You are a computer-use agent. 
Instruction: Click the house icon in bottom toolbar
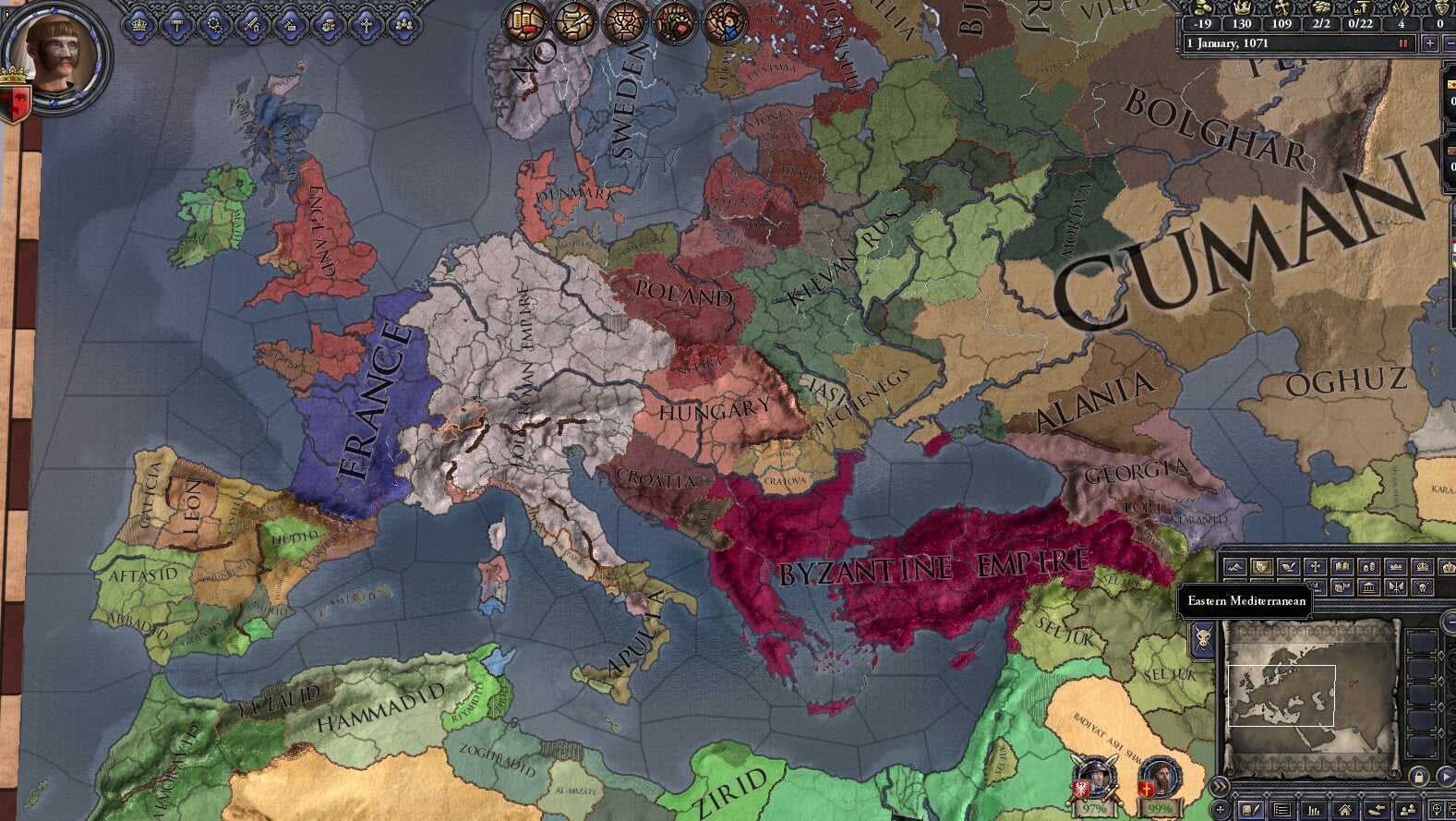1345,811
